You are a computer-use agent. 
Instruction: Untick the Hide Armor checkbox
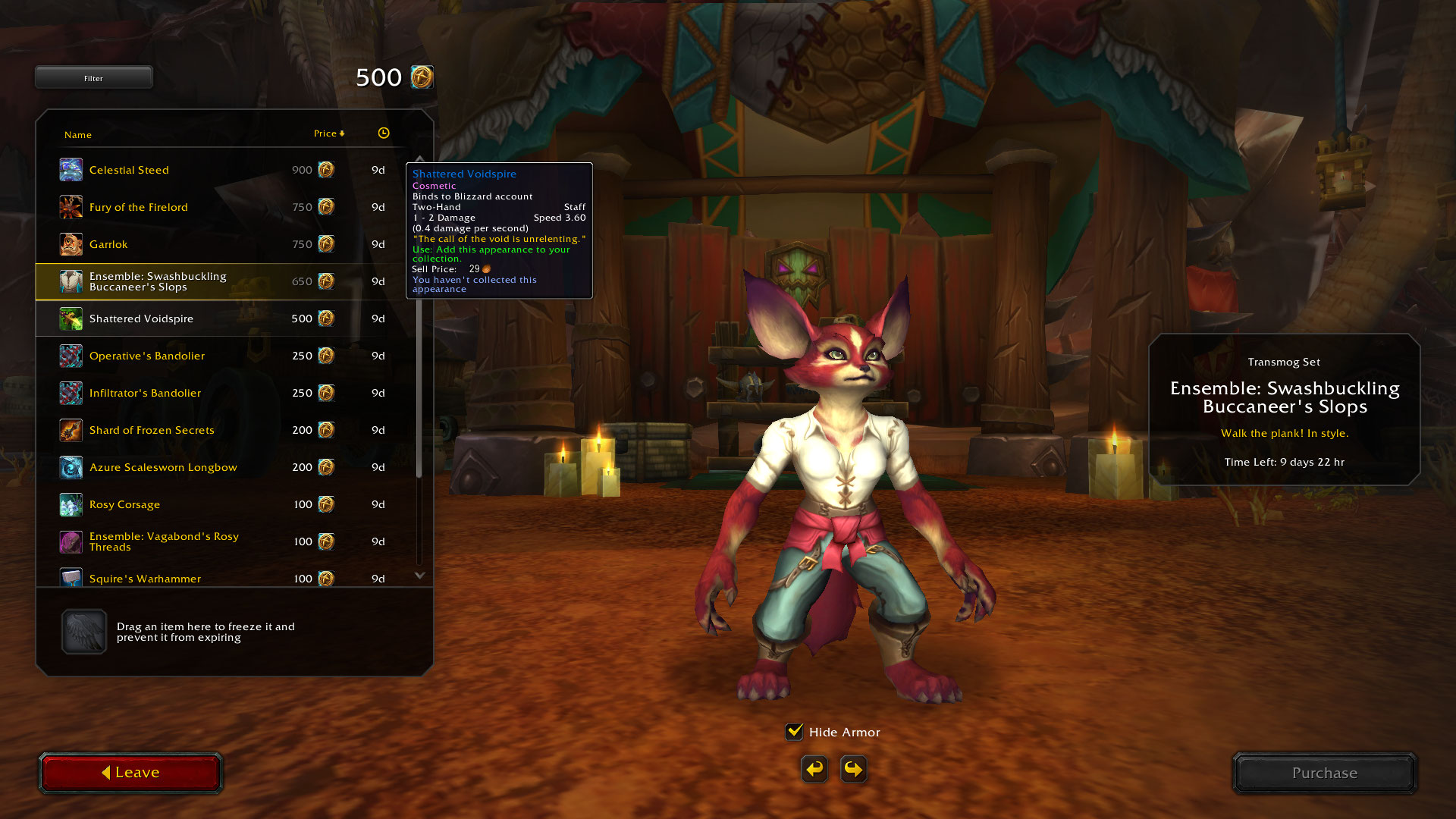tap(794, 732)
